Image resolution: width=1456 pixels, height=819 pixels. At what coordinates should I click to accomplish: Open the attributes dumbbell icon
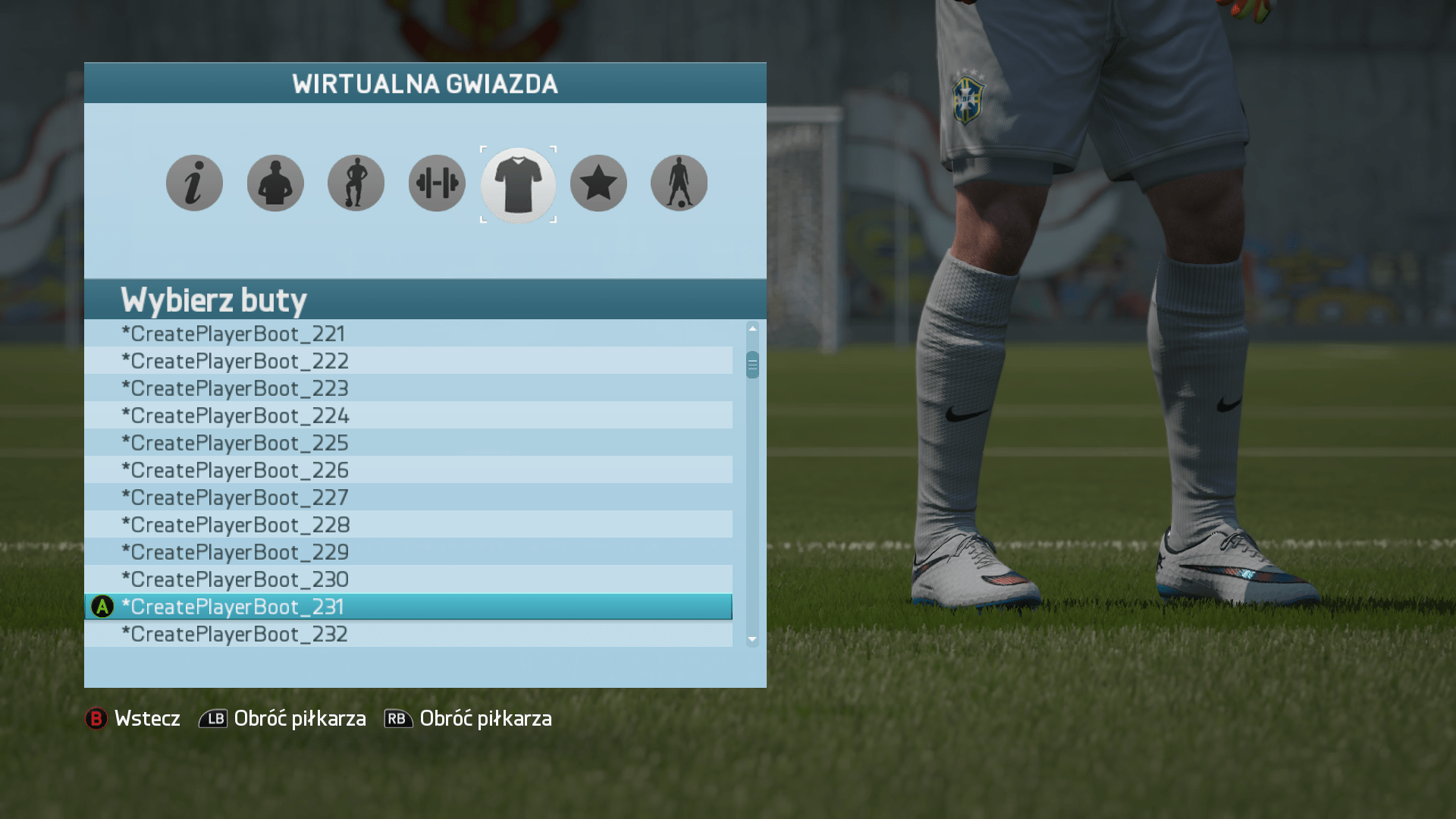[x=436, y=182]
